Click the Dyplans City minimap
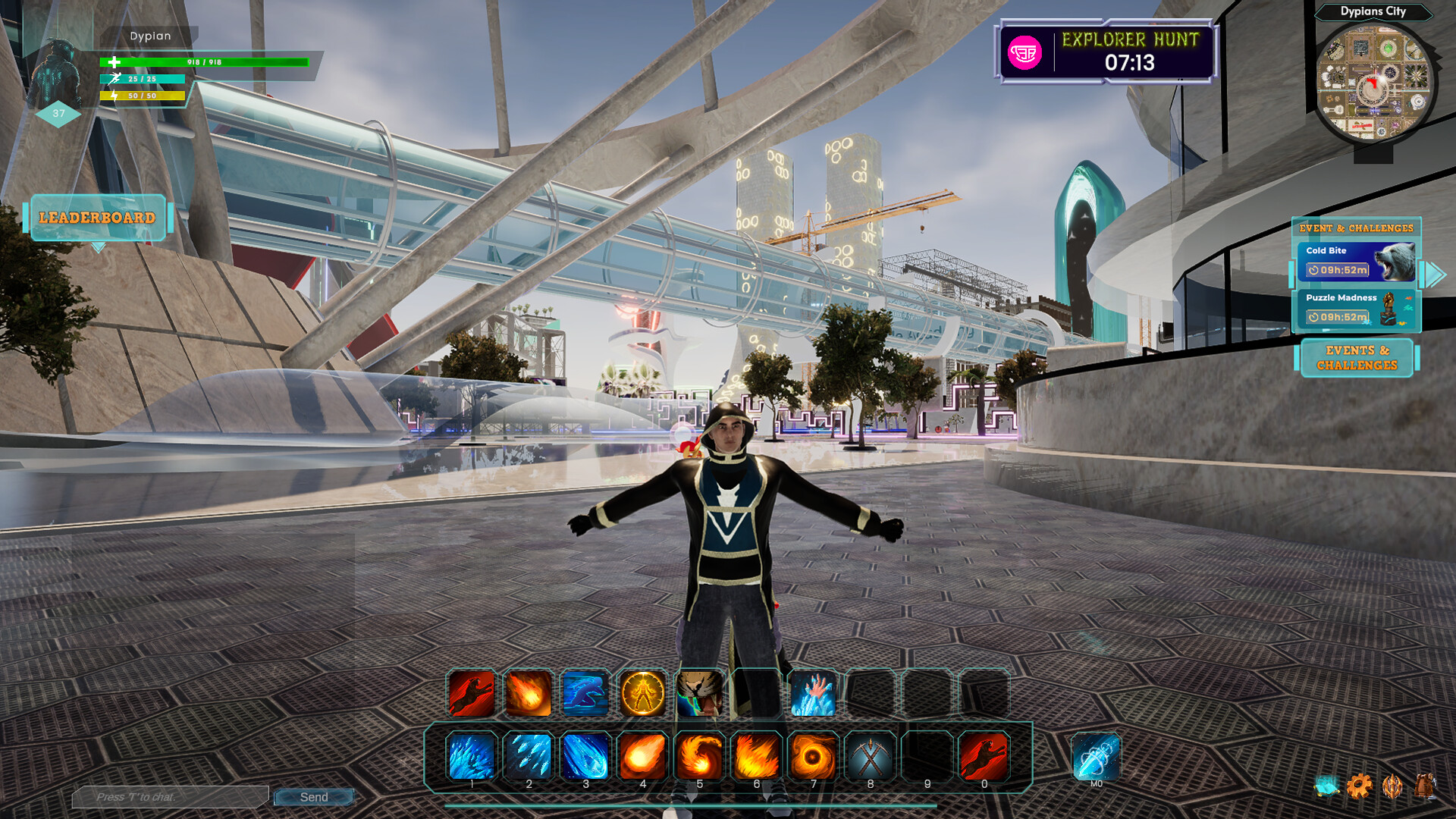 pos(1373,83)
